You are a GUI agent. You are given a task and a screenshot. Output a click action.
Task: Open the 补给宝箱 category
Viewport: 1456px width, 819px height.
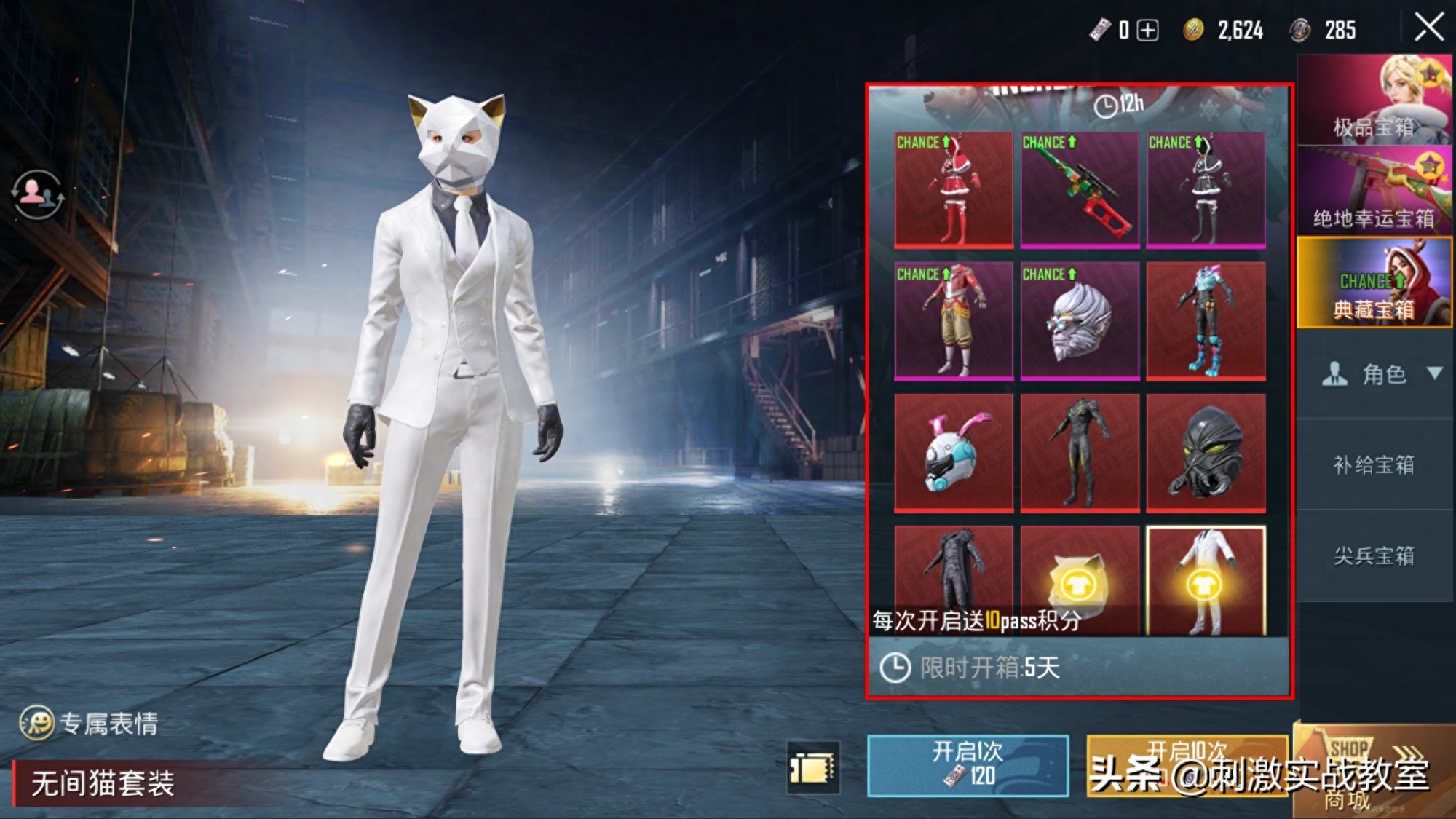click(x=1374, y=464)
